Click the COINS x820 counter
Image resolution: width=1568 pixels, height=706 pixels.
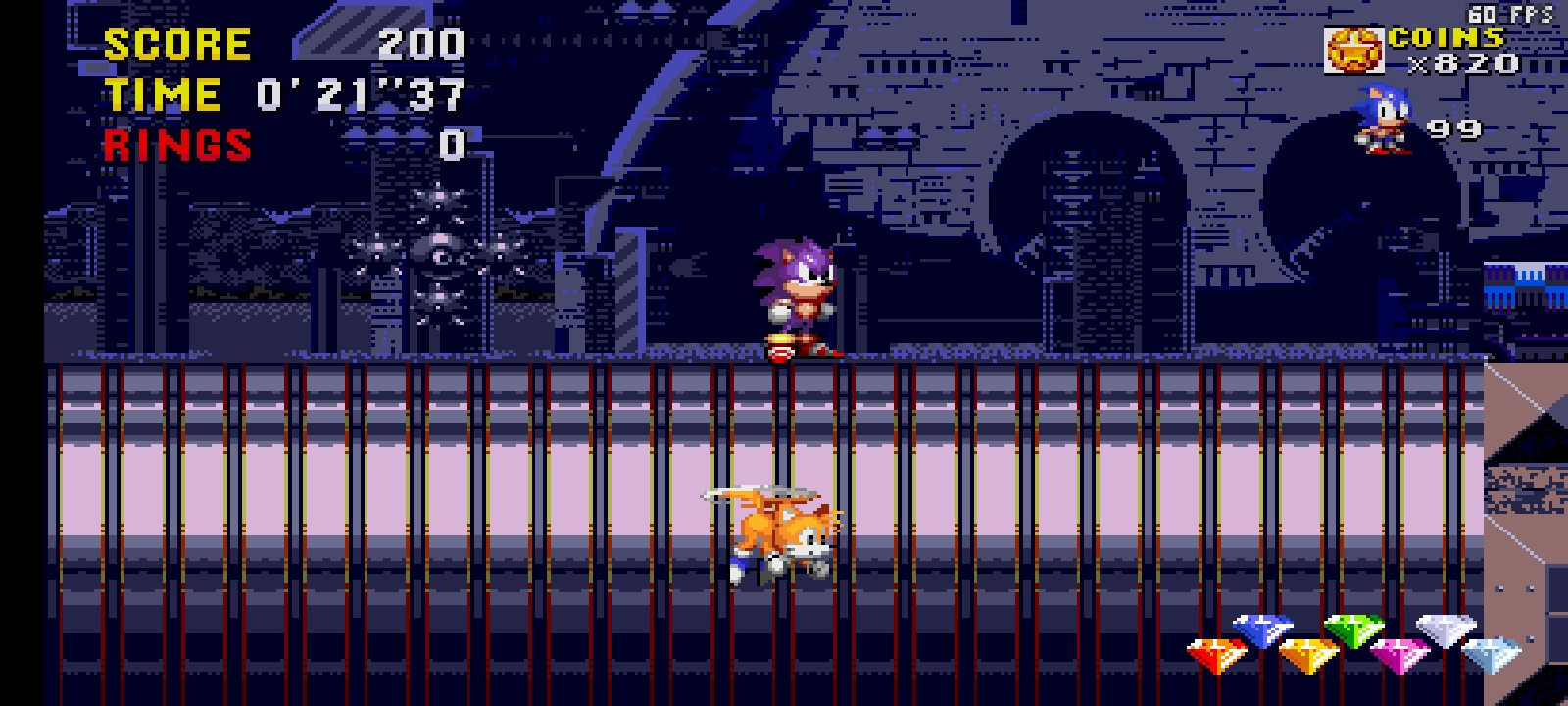coord(1462,65)
